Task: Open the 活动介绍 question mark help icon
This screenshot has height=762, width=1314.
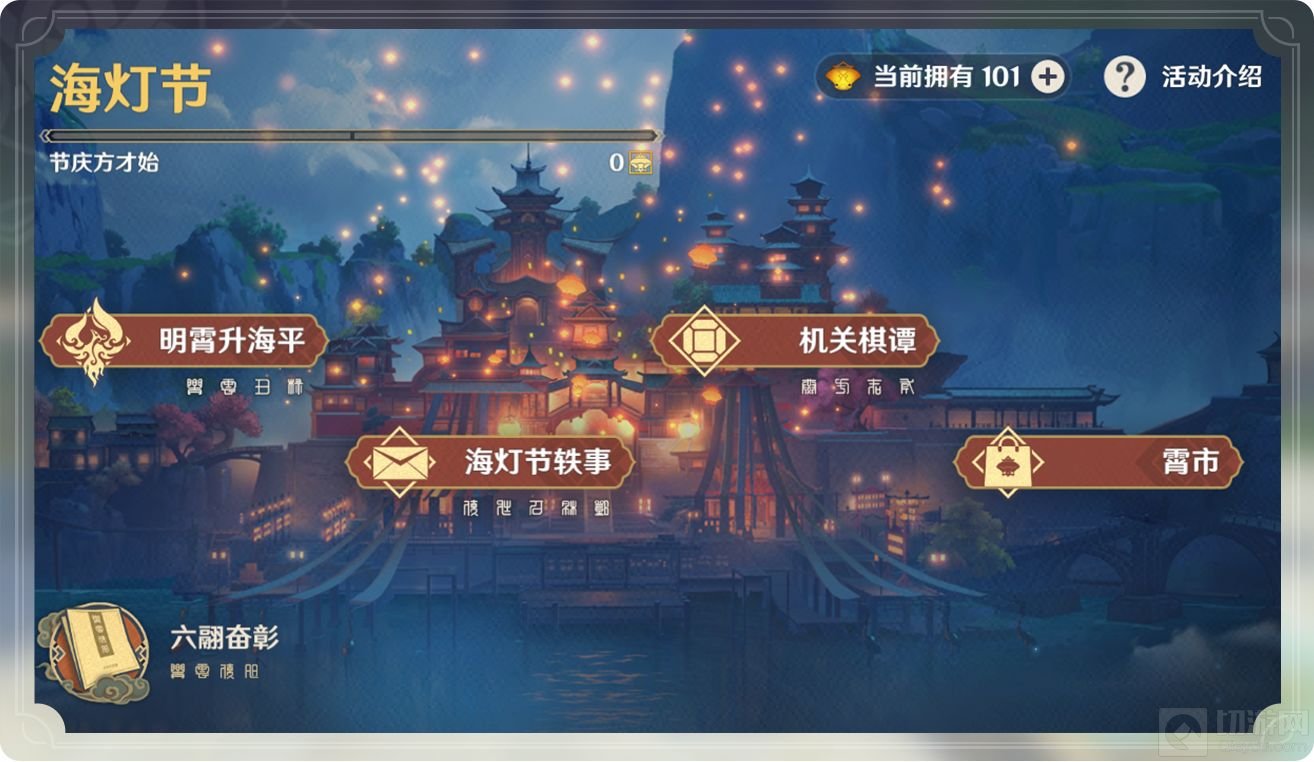Action: click(1124, 75)
